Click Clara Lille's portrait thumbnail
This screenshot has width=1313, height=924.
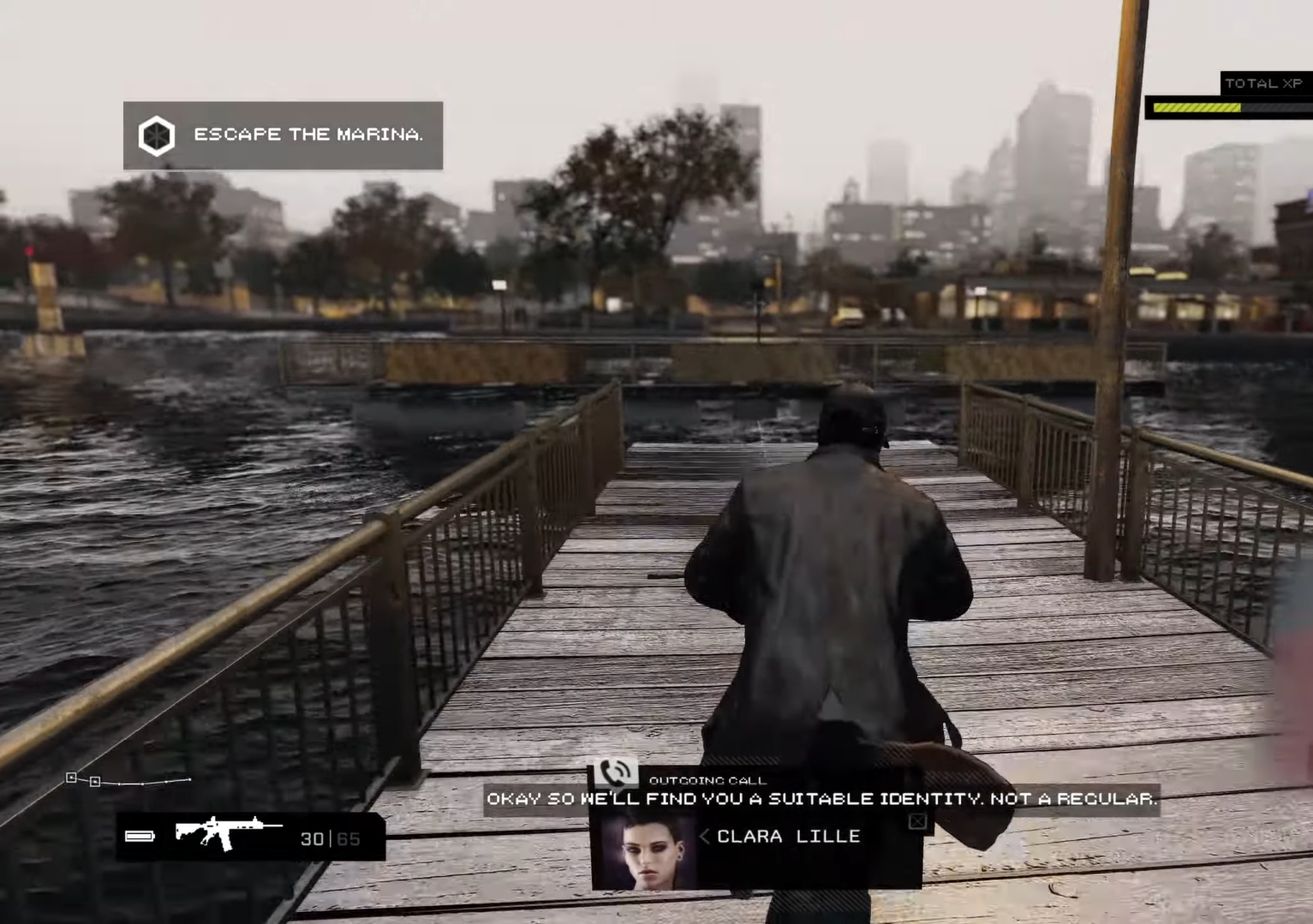click(x=648, y=852)
